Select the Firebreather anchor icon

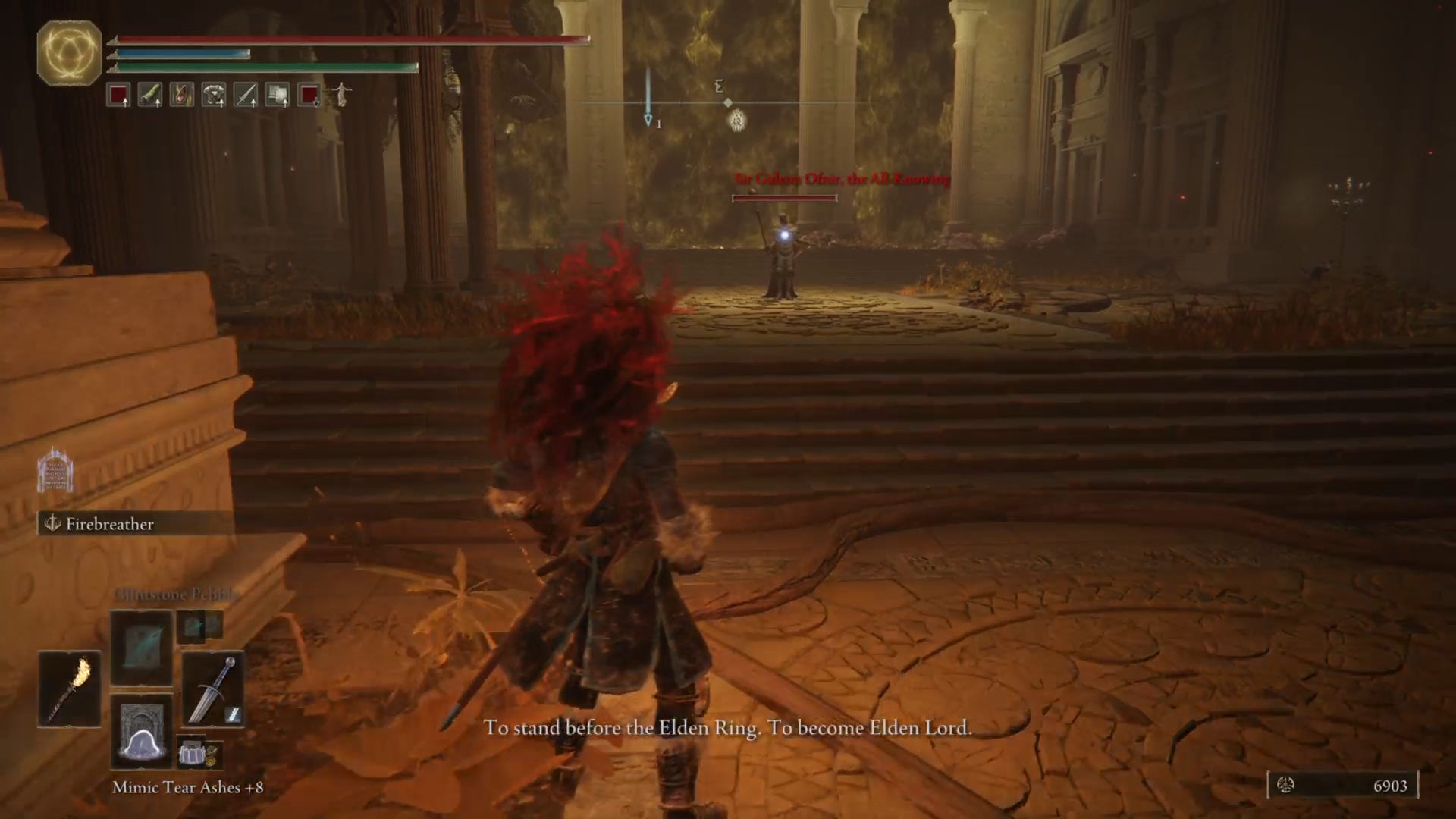point(52,523)
